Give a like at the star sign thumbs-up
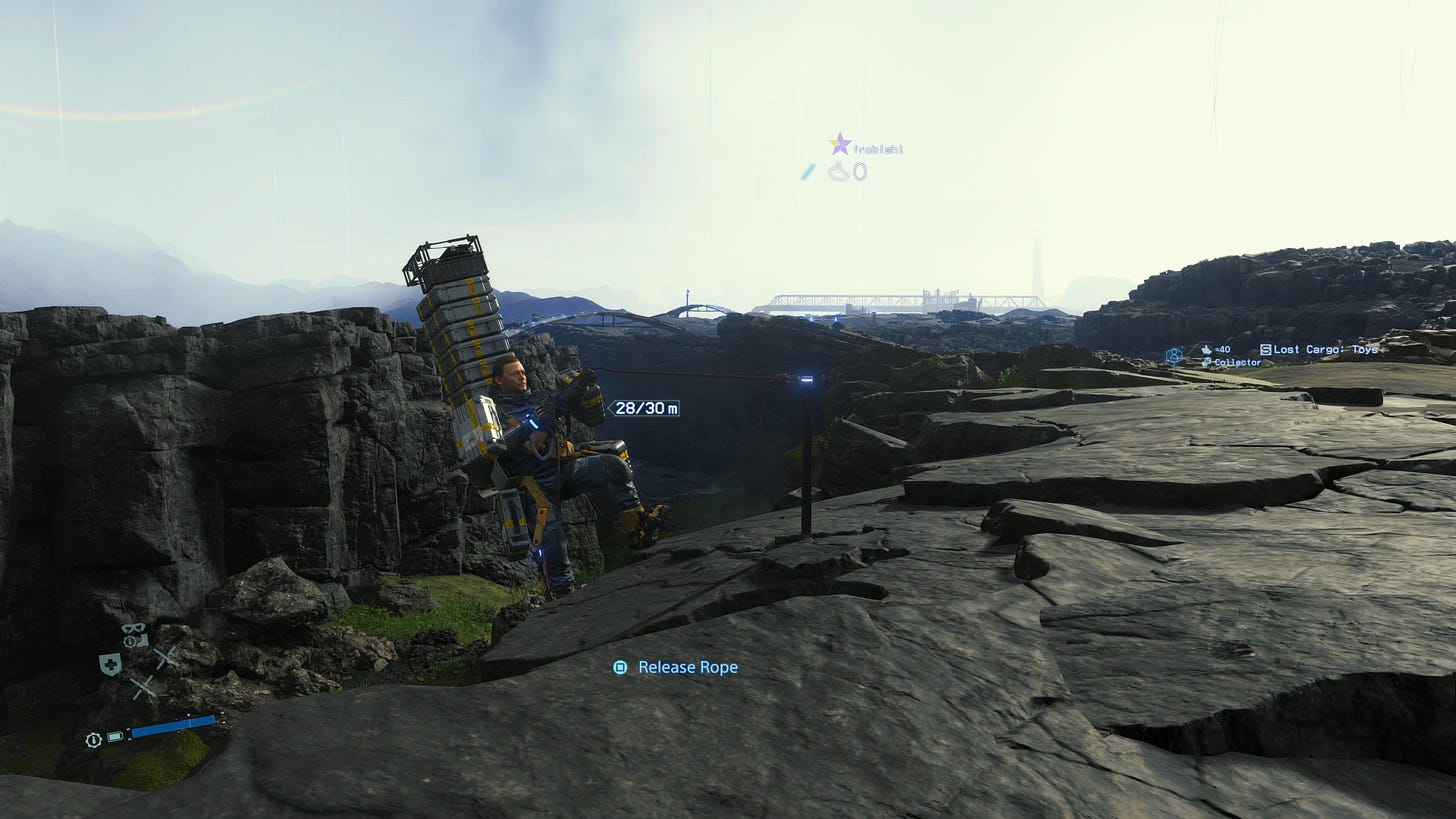Viewport: 1456px width, 819px height. 836,171
